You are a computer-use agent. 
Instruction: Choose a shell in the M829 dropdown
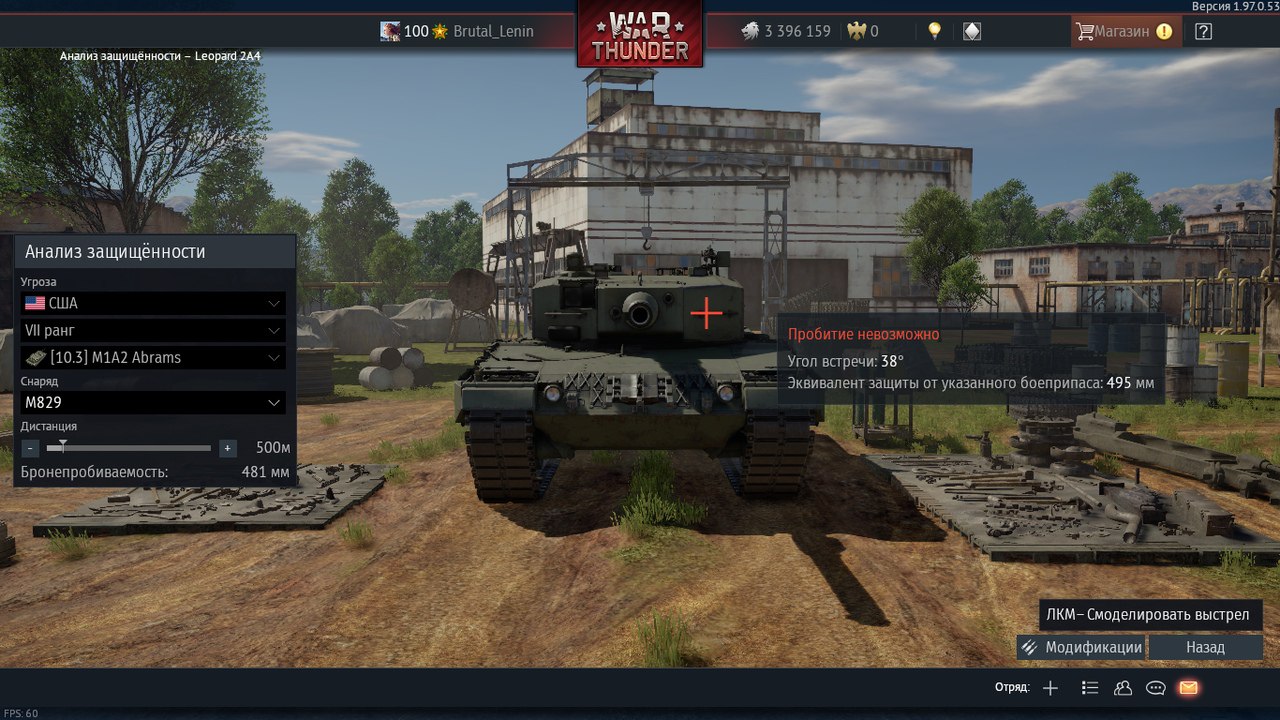pyautogui.click(x=153, y=402)
